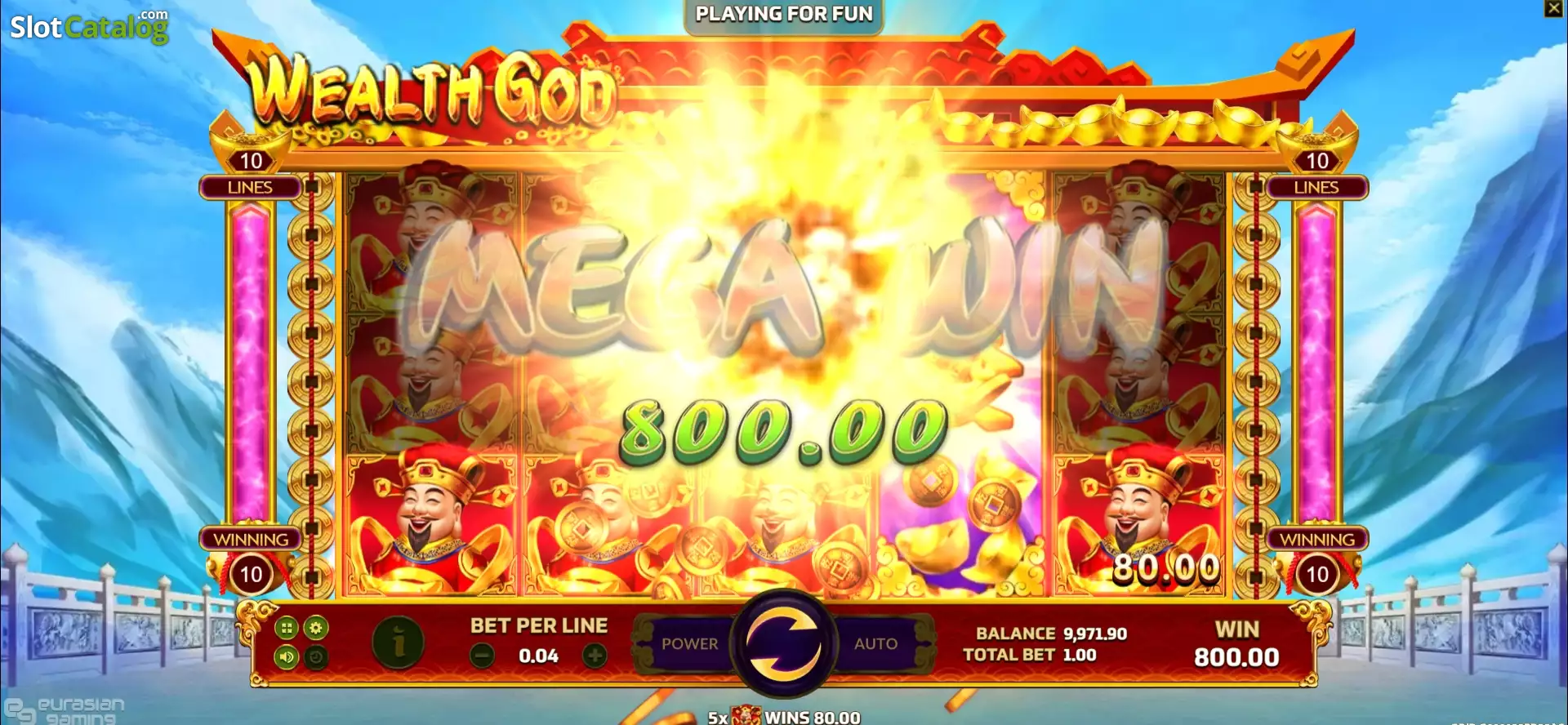This screenshot has width=1568, height=725.
Task: Open the PLAYING FOR FUN banner
Action: tap(782, 13)
